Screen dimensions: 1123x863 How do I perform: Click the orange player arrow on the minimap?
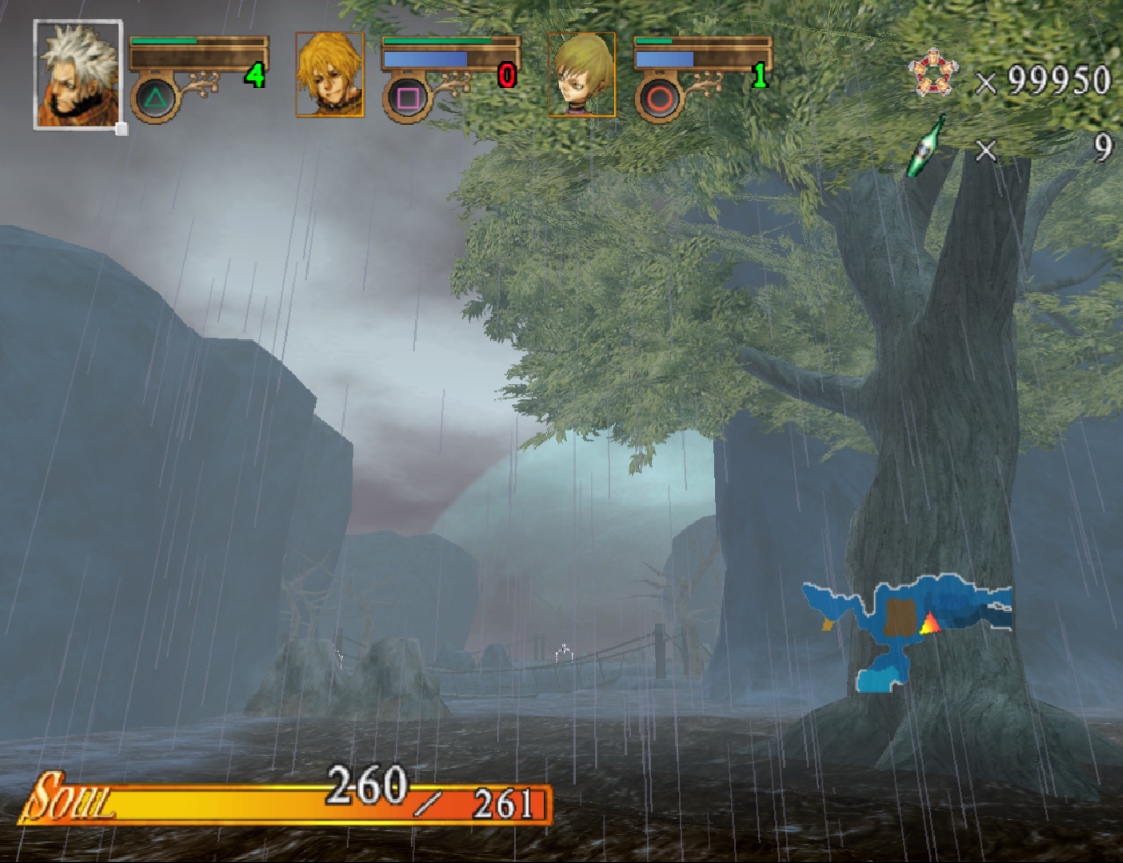point(930,623)
